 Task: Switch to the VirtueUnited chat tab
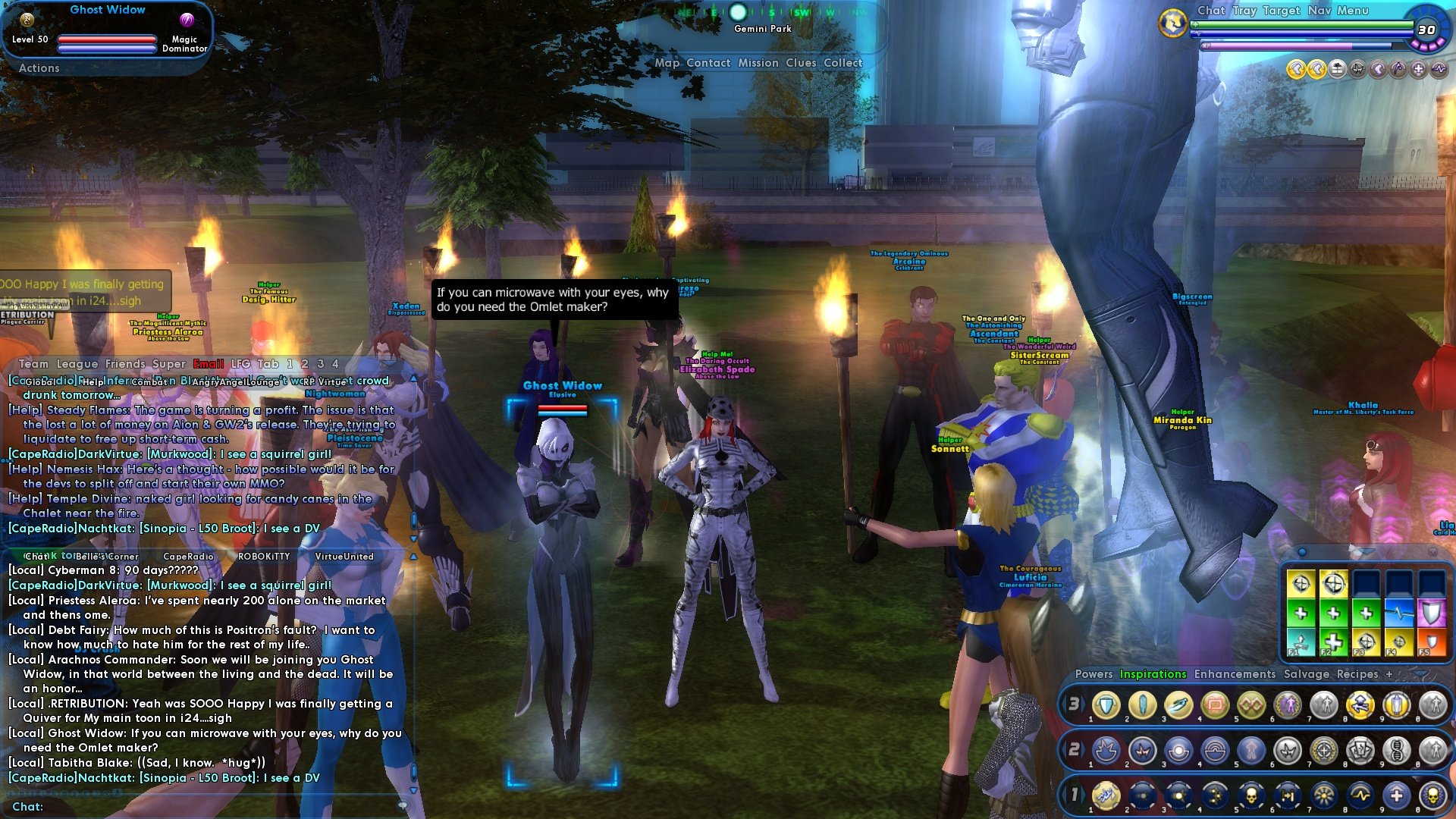coord(344,557)
